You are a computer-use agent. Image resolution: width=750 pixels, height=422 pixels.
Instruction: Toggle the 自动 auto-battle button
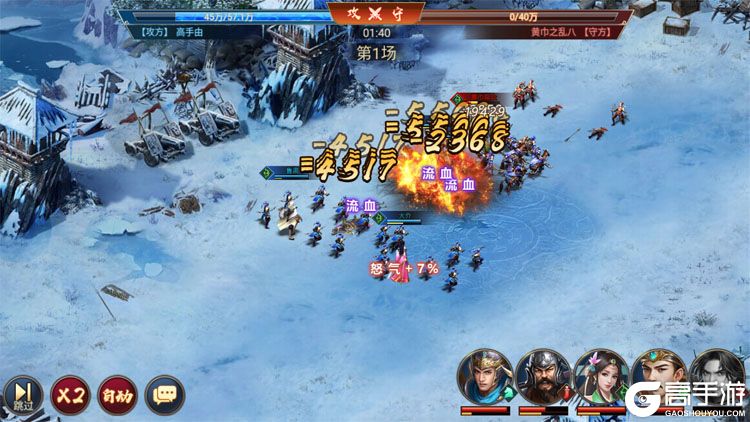117,394
